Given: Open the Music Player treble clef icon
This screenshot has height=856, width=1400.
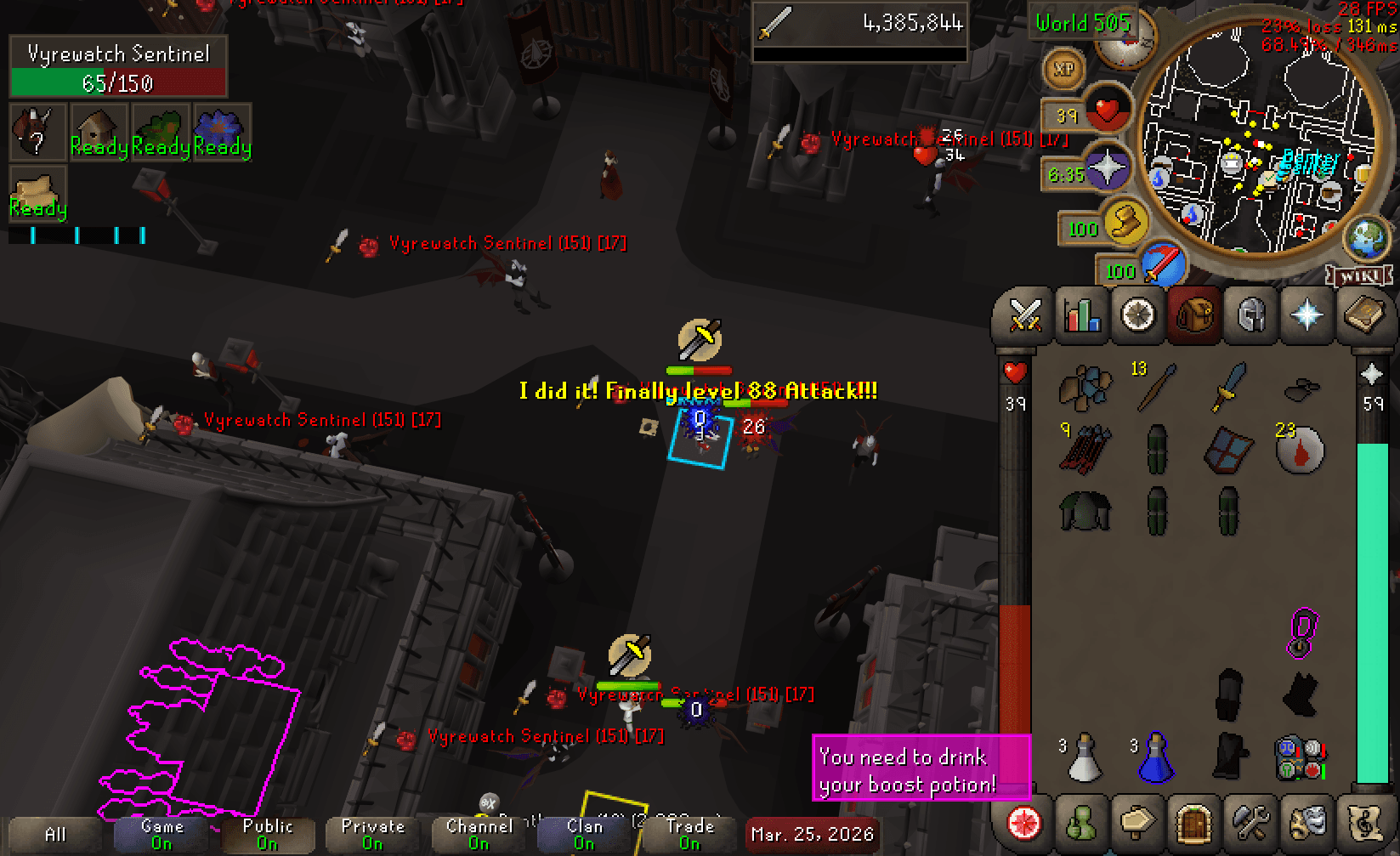Looking at the screenshot, I should click(1363, 822).
